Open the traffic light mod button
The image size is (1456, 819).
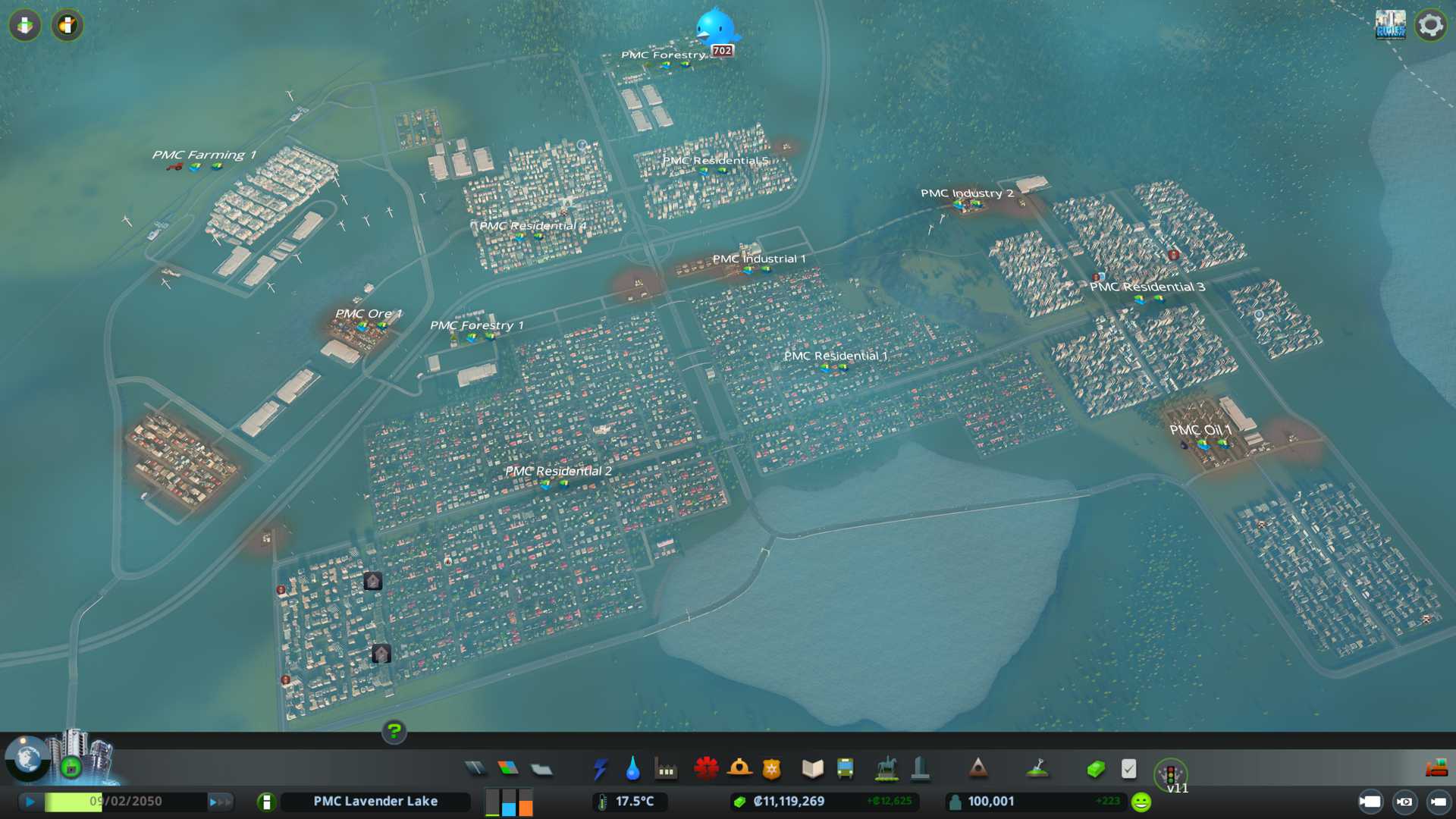pyautogui.click(x=1170, y=773)
